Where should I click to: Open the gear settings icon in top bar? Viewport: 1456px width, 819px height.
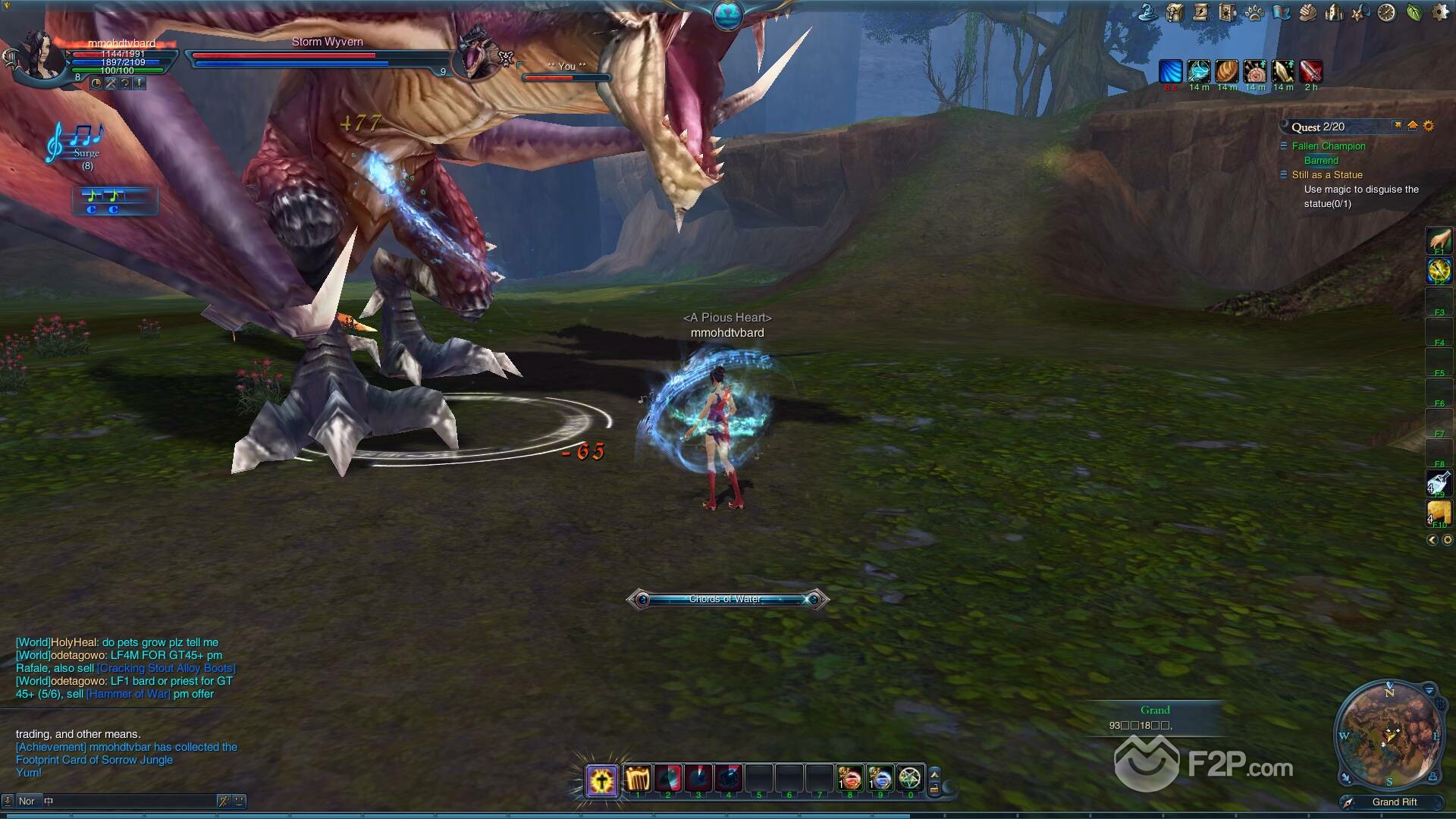click(1439, 12)
